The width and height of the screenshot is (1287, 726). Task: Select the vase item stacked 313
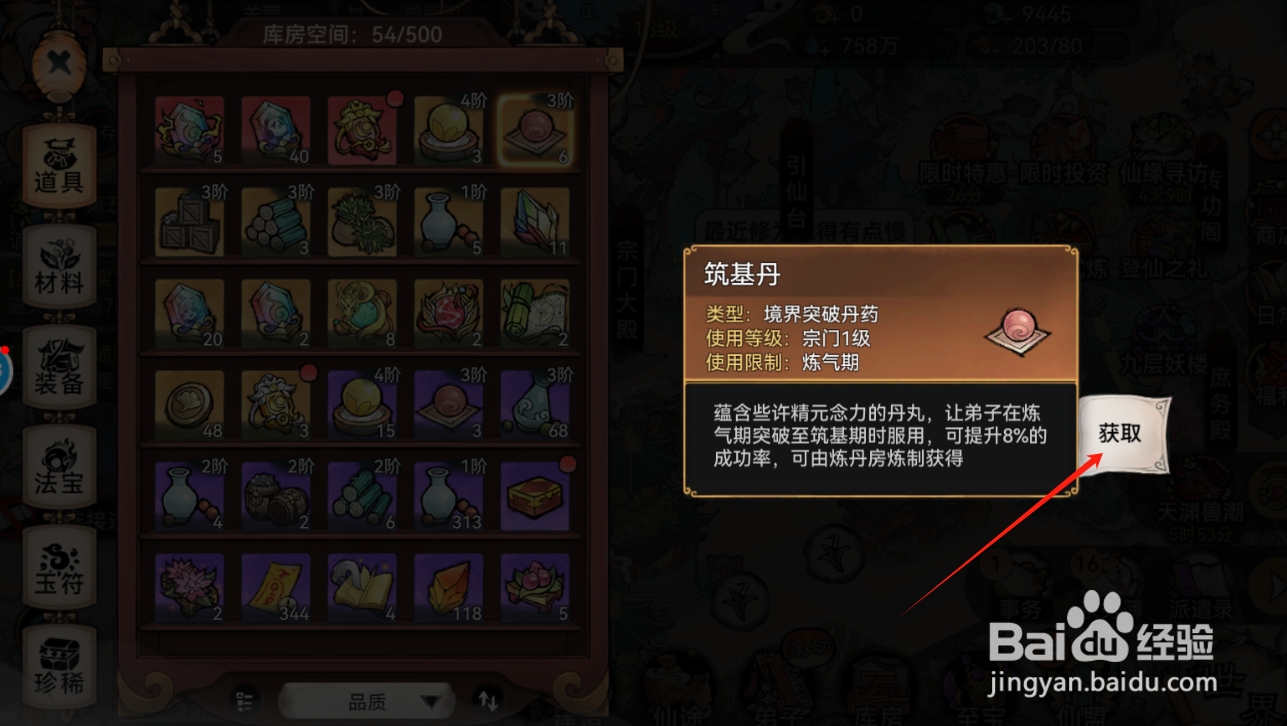click(x=448, y=496)
